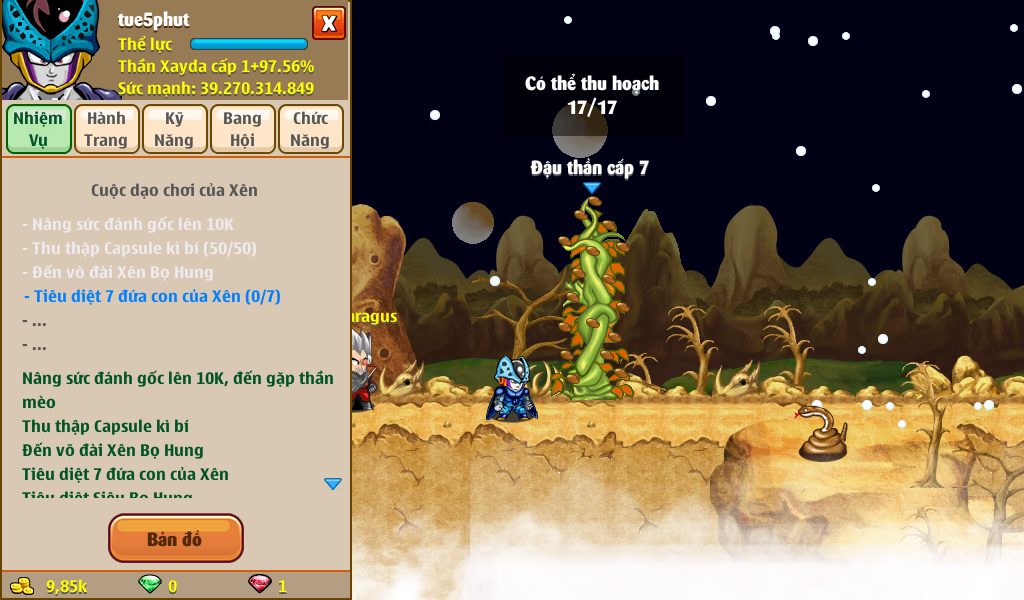Switch to the Nhiệm Vụ tab
1024x600 pixels.
38,129
